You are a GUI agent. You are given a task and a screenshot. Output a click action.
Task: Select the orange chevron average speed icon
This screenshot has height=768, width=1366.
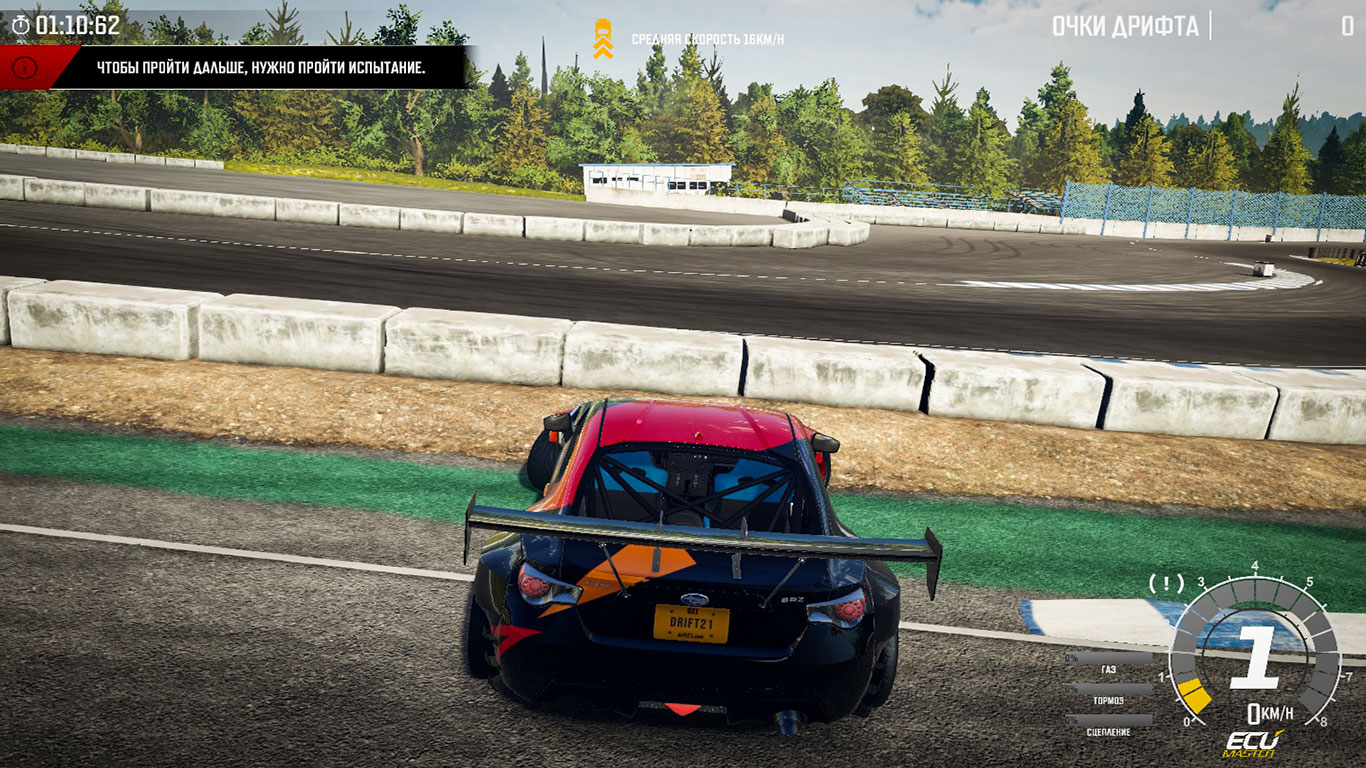603,39
